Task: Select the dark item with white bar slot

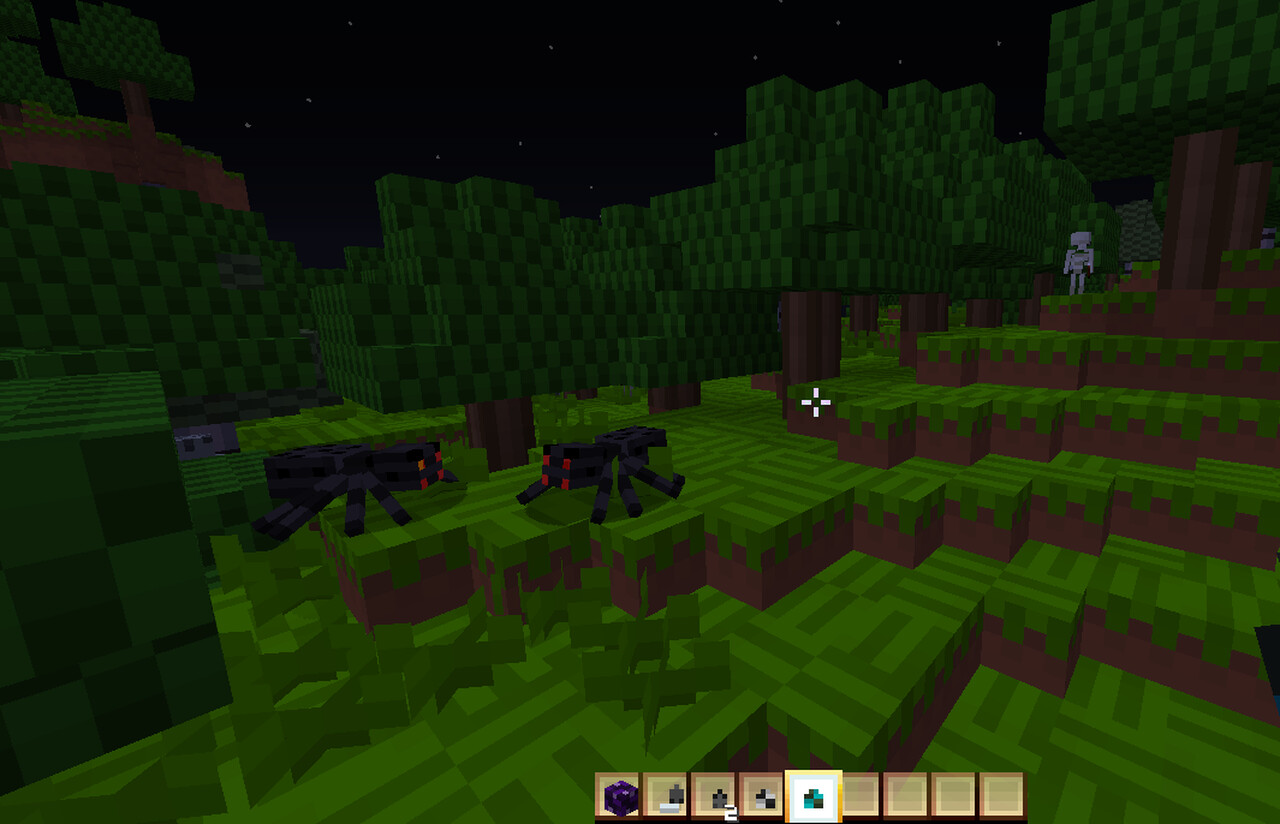Action: point(667,797)
